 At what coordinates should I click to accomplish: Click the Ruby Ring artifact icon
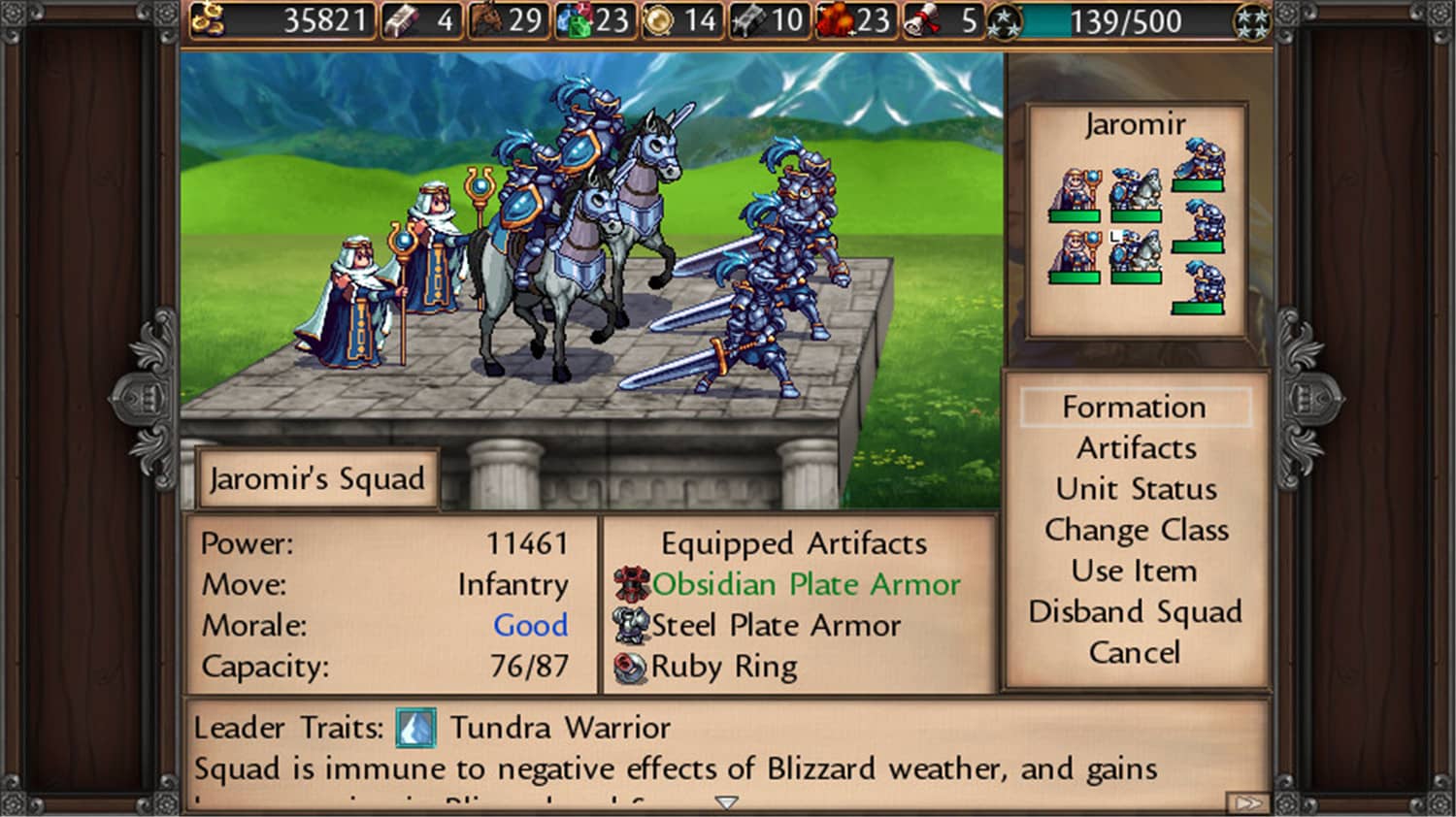pyautogui.click(x=632, y=666)
